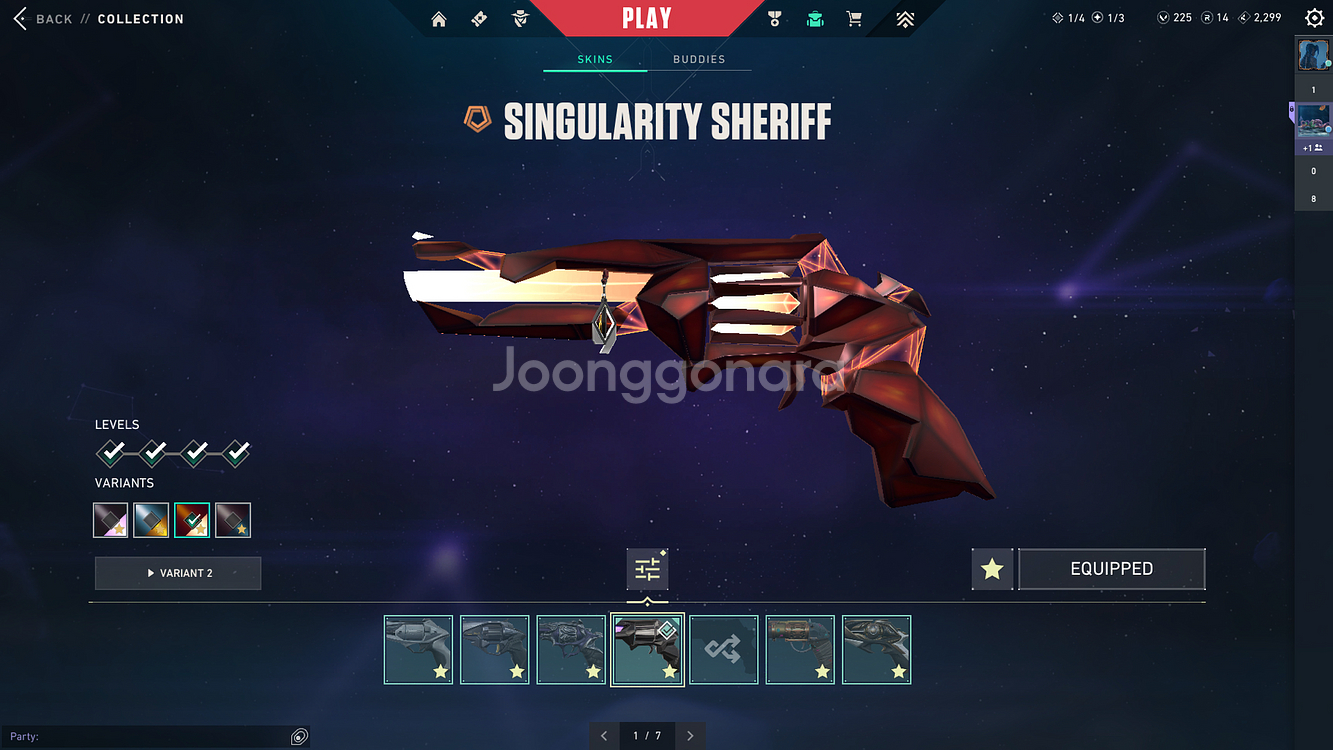Open the Battlepass ticket icon
The image size is (1333, 750).
pos(479,19)
